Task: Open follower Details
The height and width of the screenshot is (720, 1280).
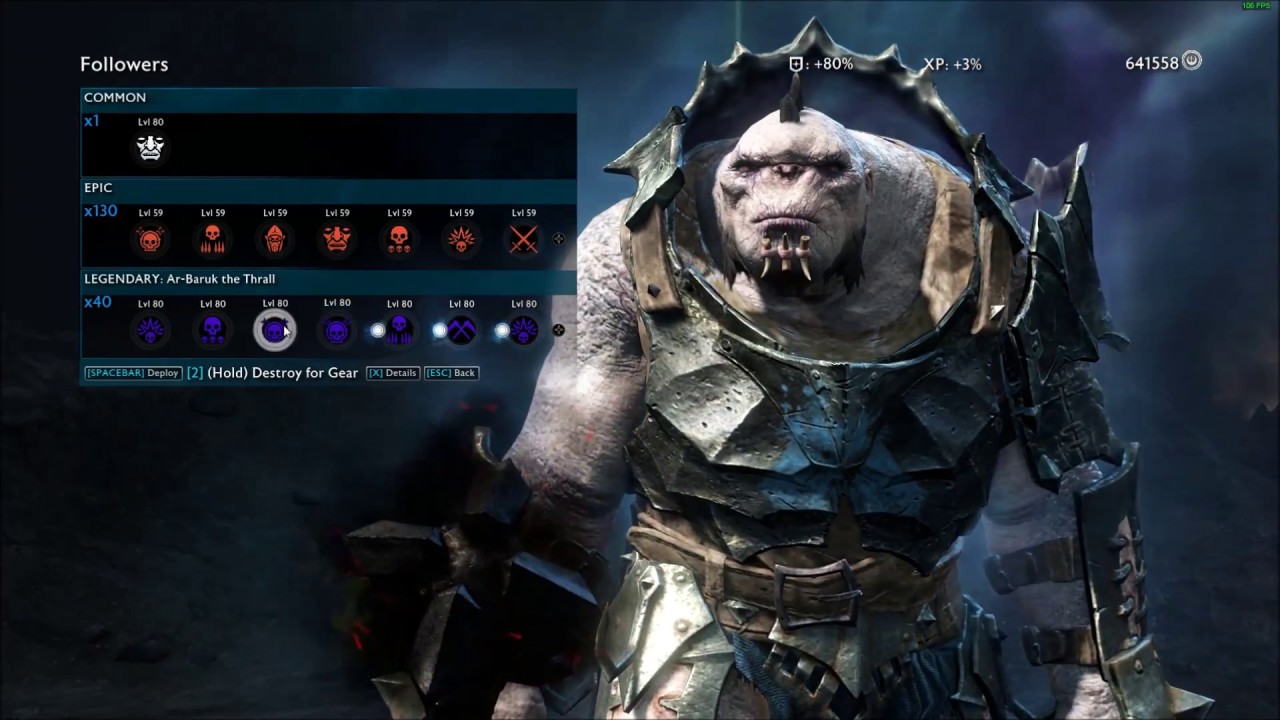Action: coord(392,373)
